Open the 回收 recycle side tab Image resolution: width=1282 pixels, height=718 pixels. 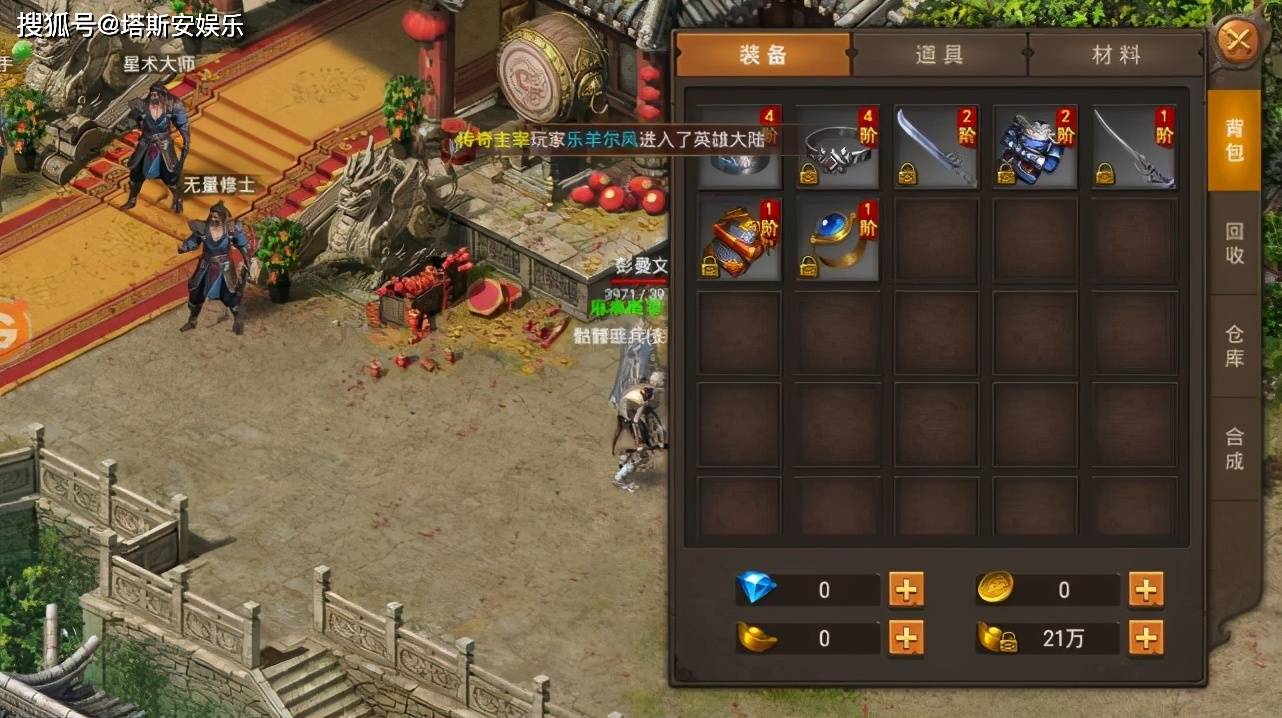point(1234,242)
